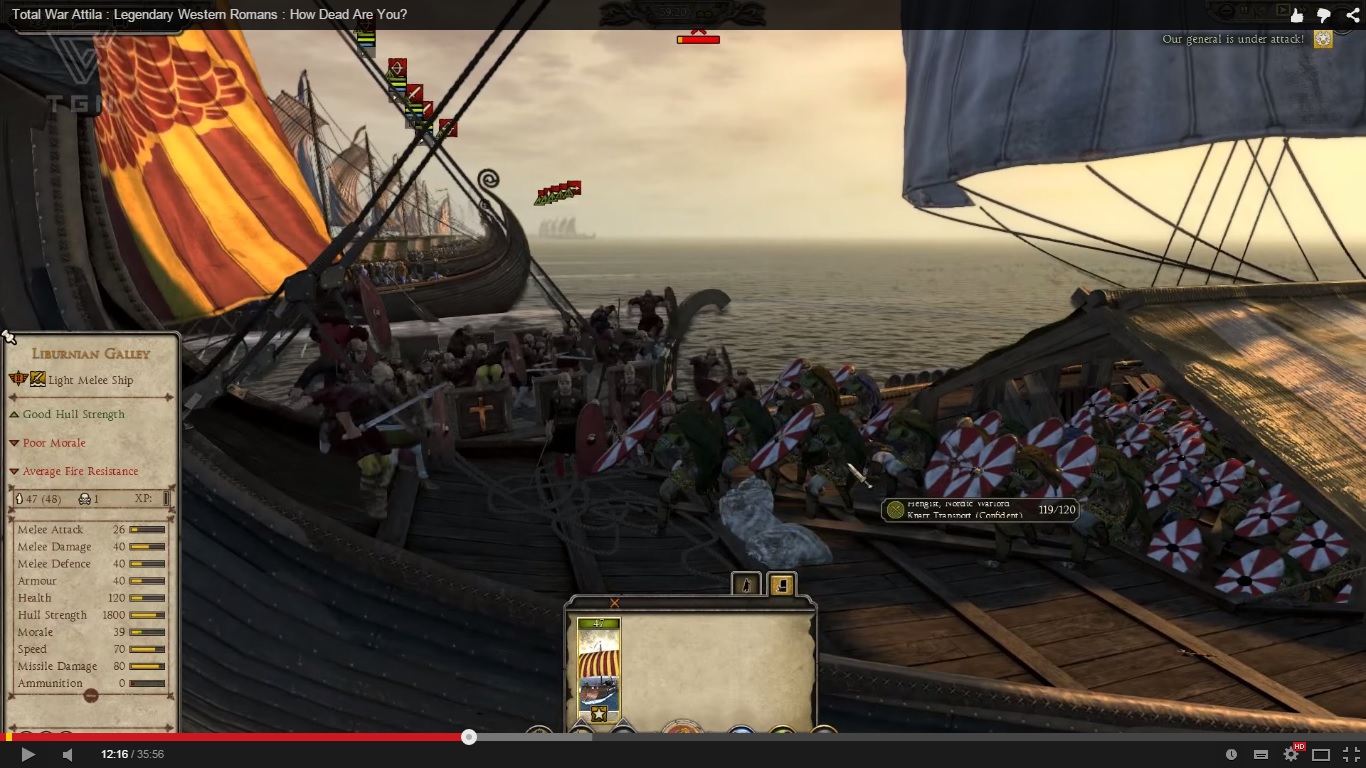This screenshot has height=768, width=1366.
Task: Click the Hengist Knarr Transport unit label
Action: pos(979,510)
